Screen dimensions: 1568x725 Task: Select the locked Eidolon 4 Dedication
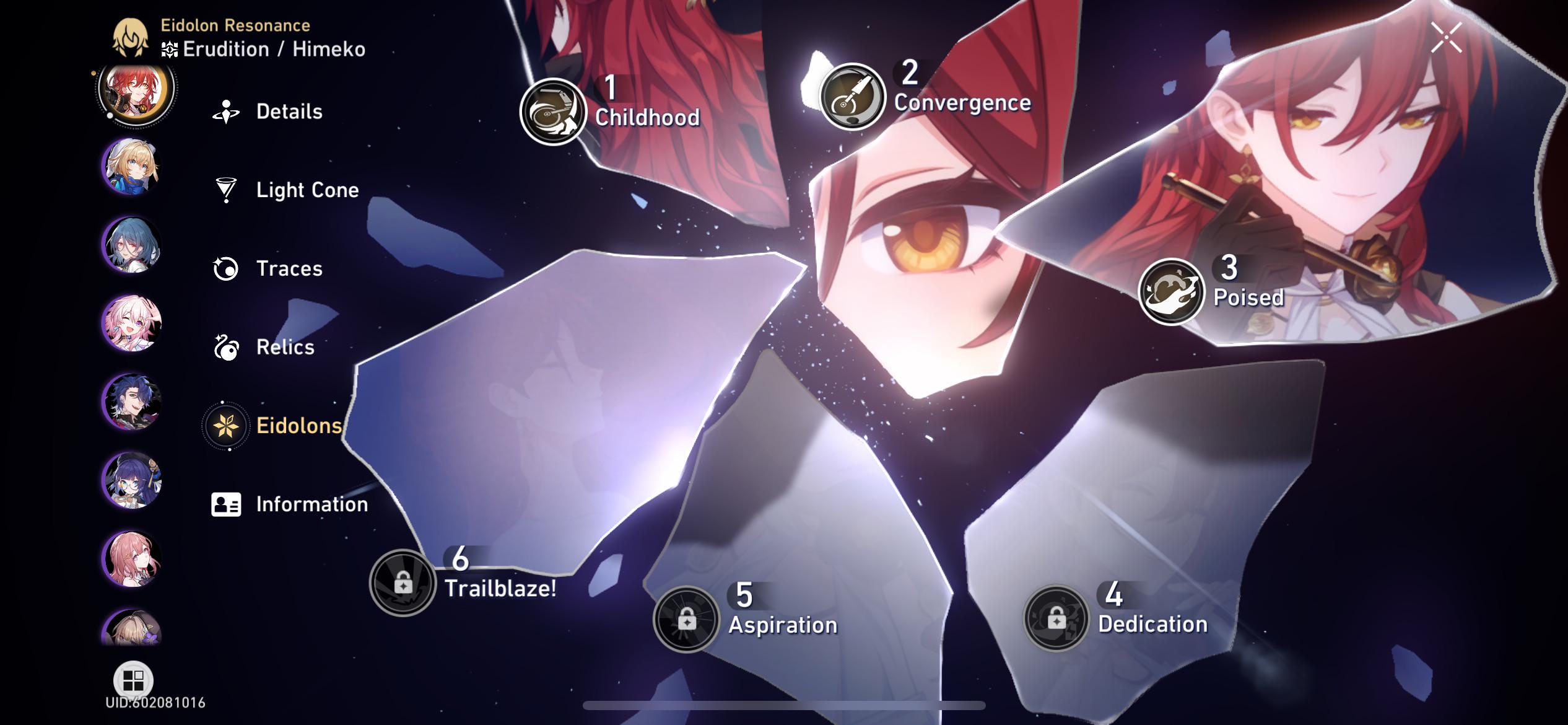pyautogui.click(x=1056, y=618)
